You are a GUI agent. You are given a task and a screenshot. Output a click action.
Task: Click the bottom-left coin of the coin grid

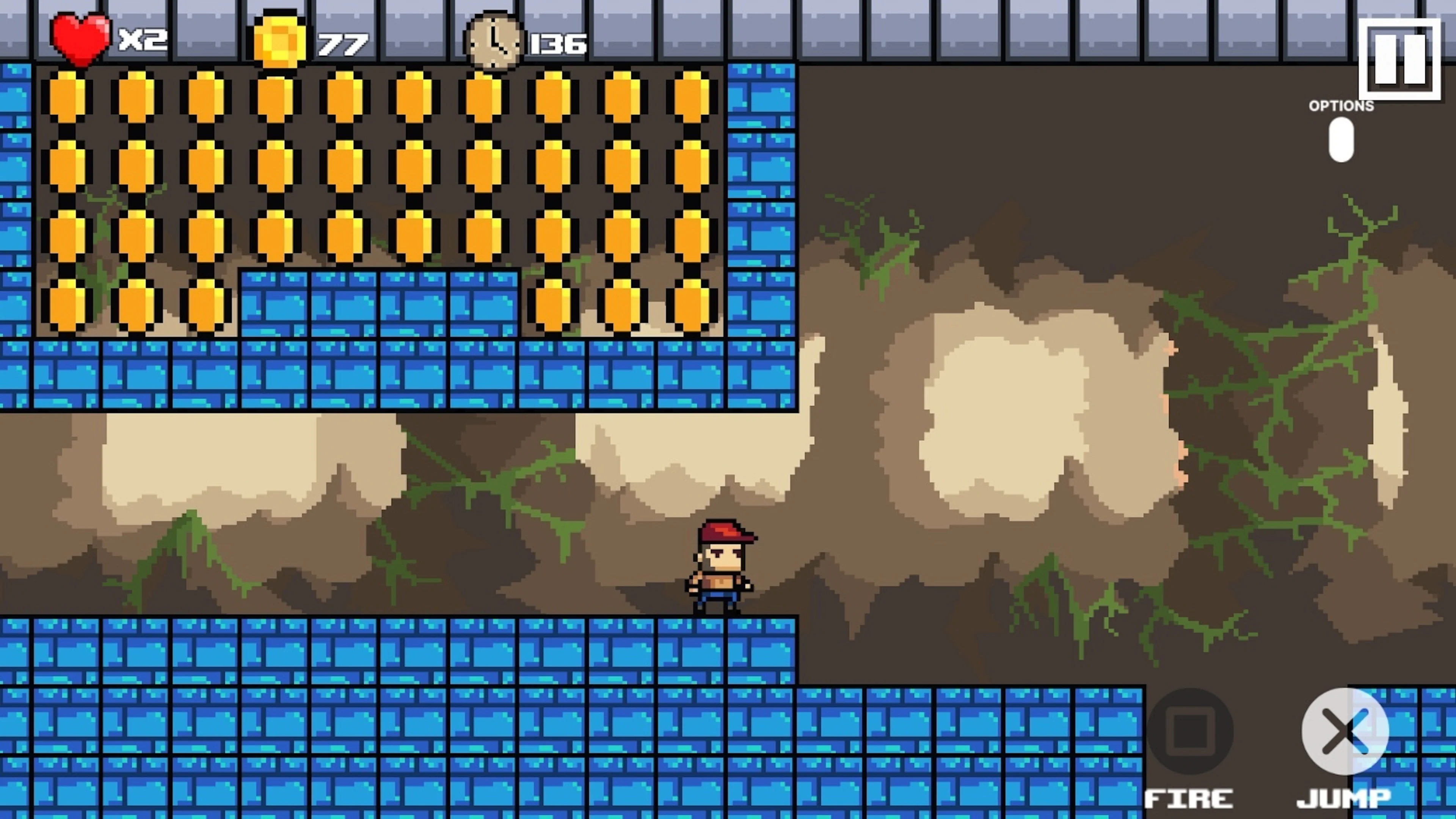coord(67,305)
